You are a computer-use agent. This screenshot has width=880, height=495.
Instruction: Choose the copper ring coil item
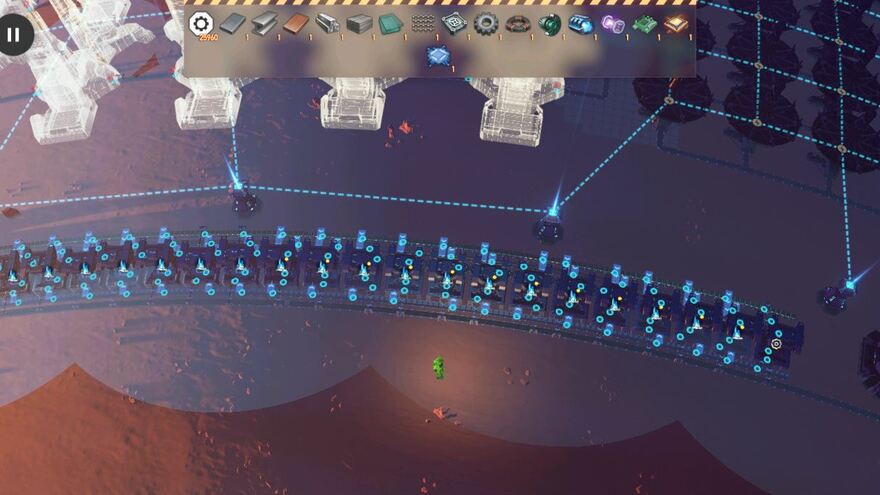(518, 23)
